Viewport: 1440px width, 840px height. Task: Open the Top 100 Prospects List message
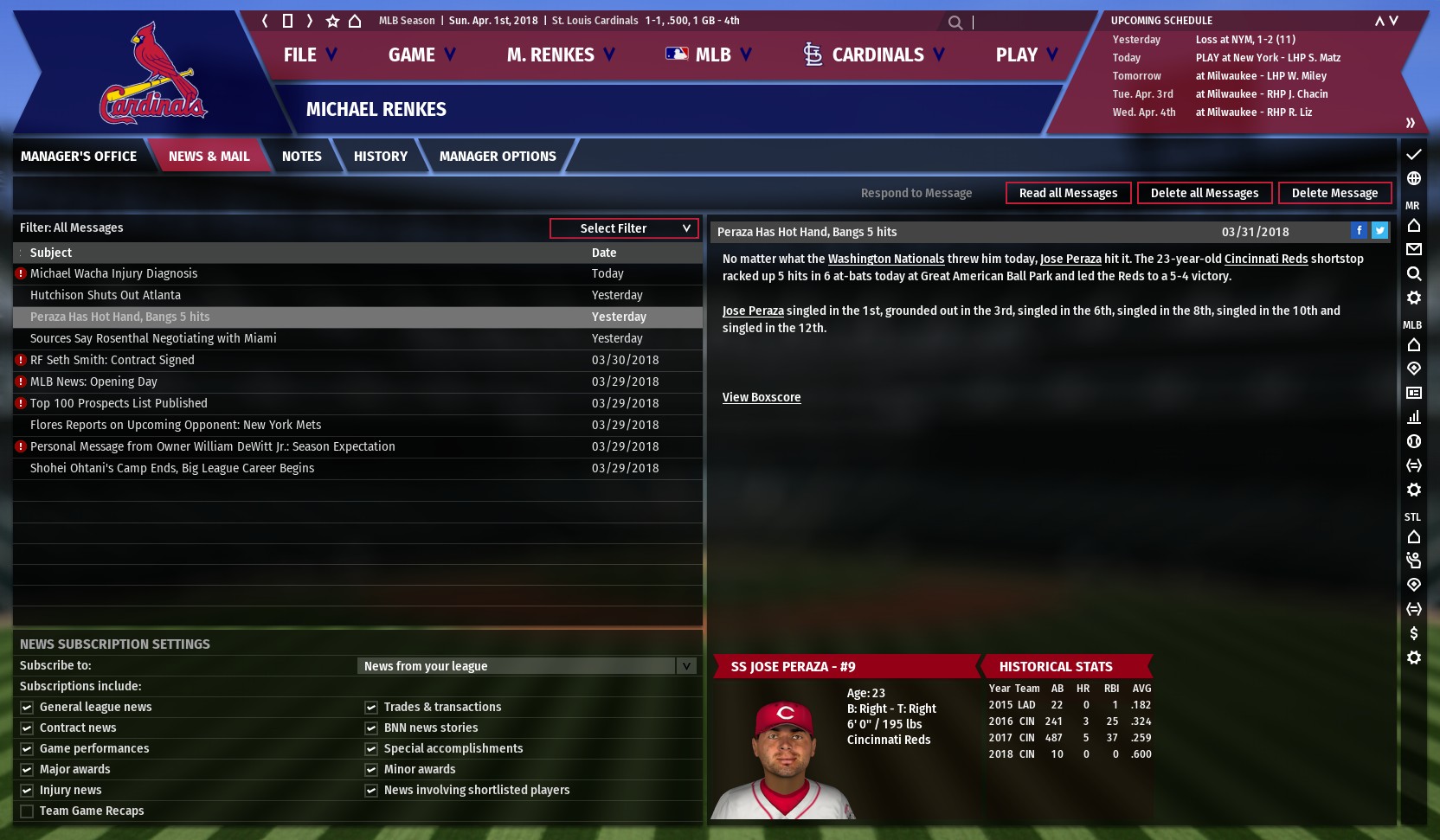[119, 403]
